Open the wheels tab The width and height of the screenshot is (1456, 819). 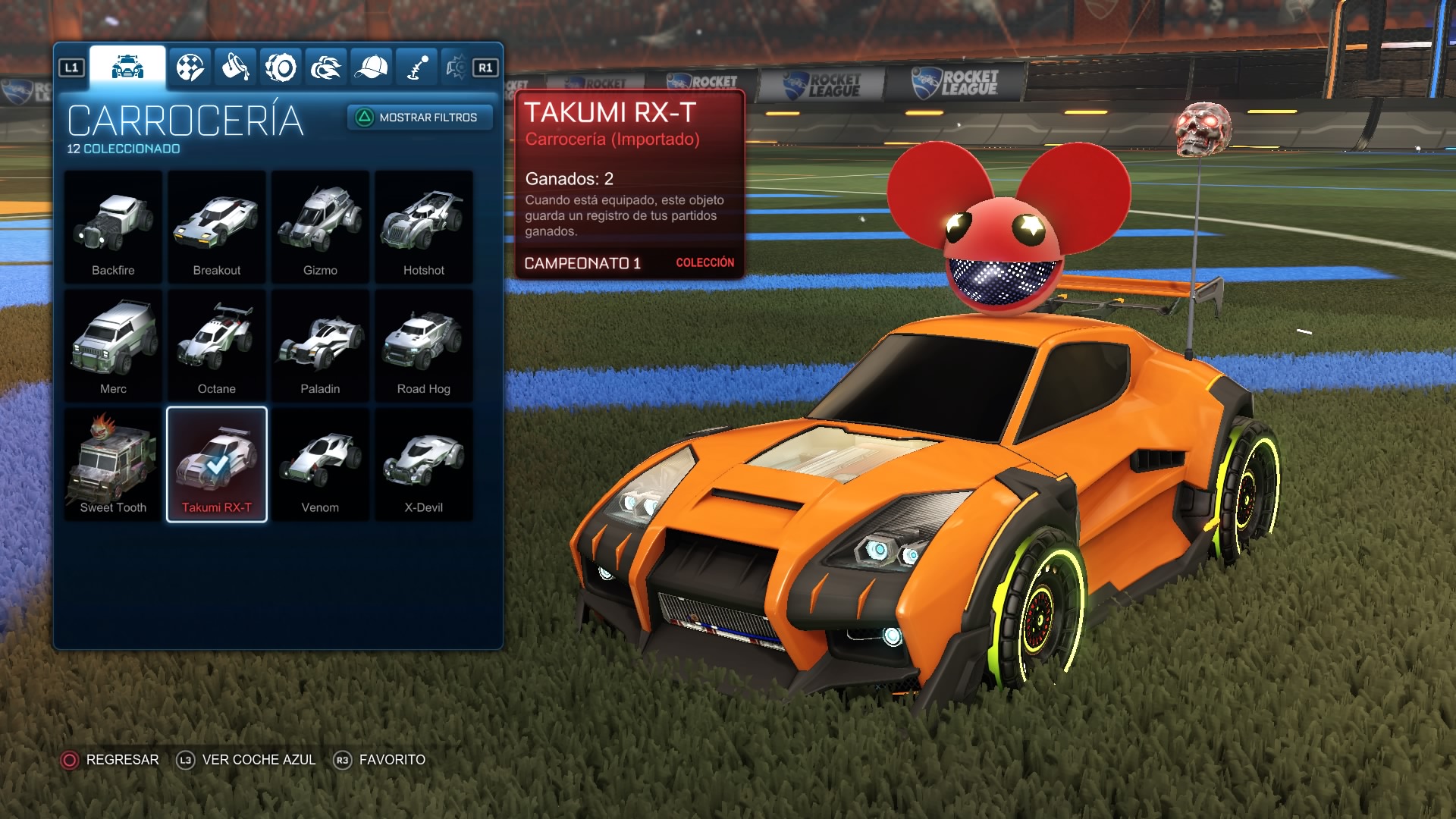point(281,68)
